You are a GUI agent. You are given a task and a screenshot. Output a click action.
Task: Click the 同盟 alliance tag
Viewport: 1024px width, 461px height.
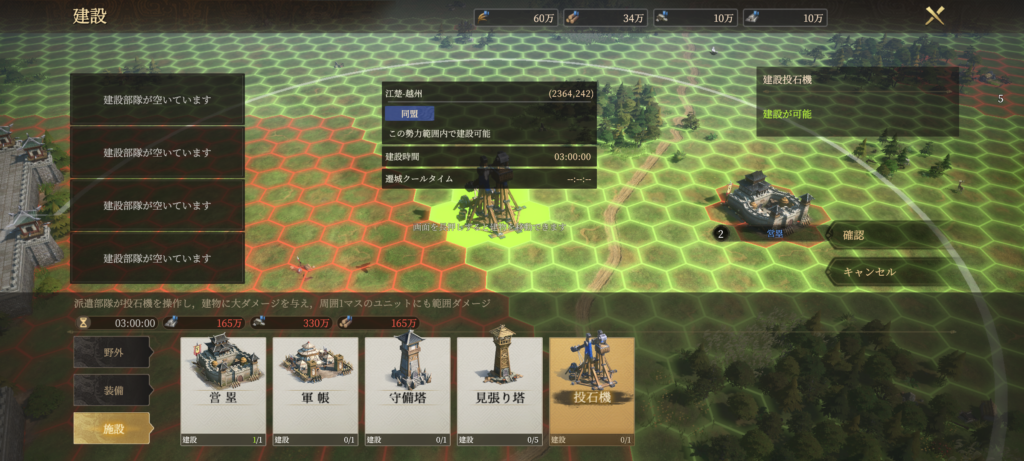coord(408,114)
